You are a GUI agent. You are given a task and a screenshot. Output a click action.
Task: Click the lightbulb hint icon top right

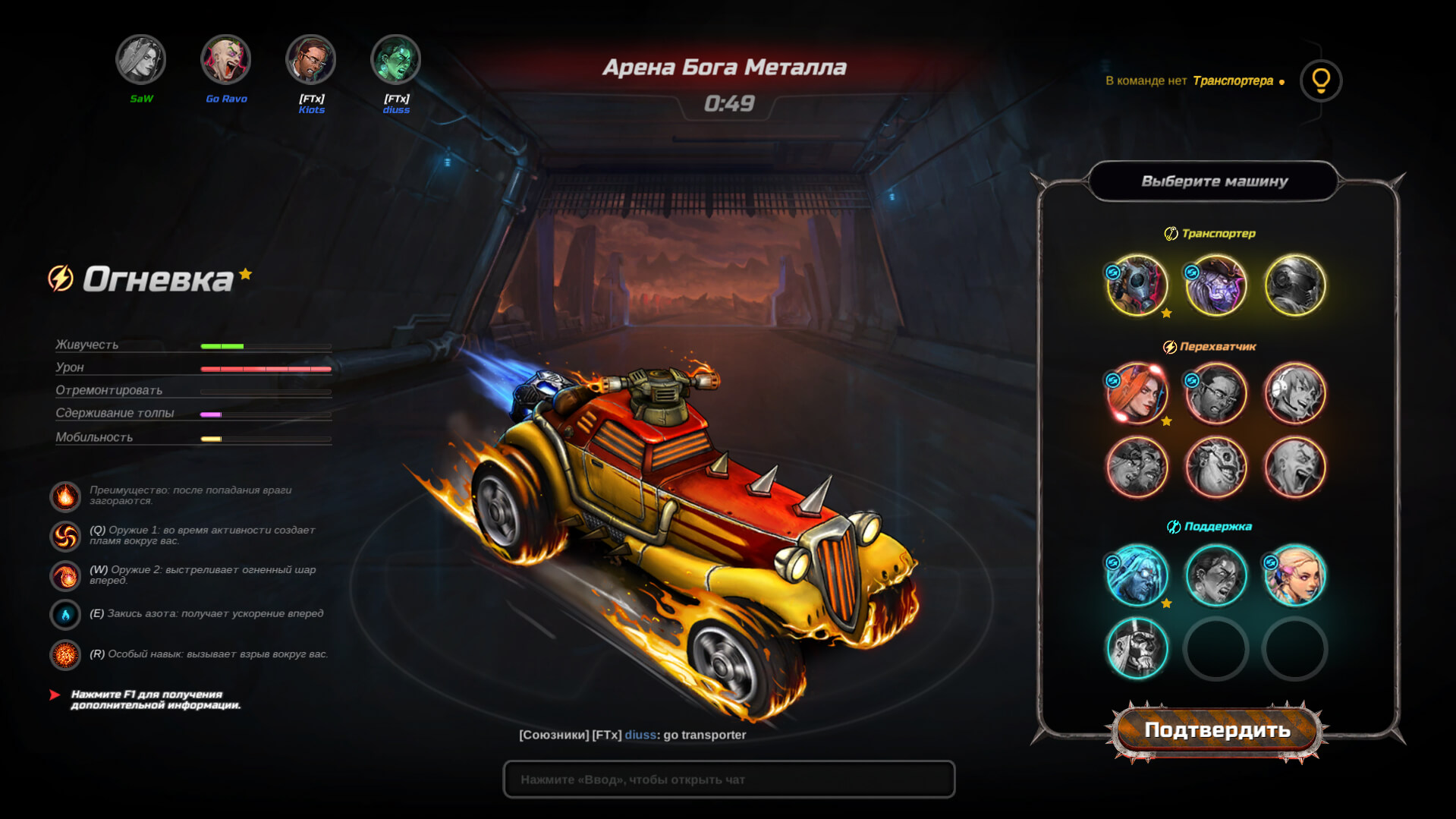click(x=1321, y=82)
